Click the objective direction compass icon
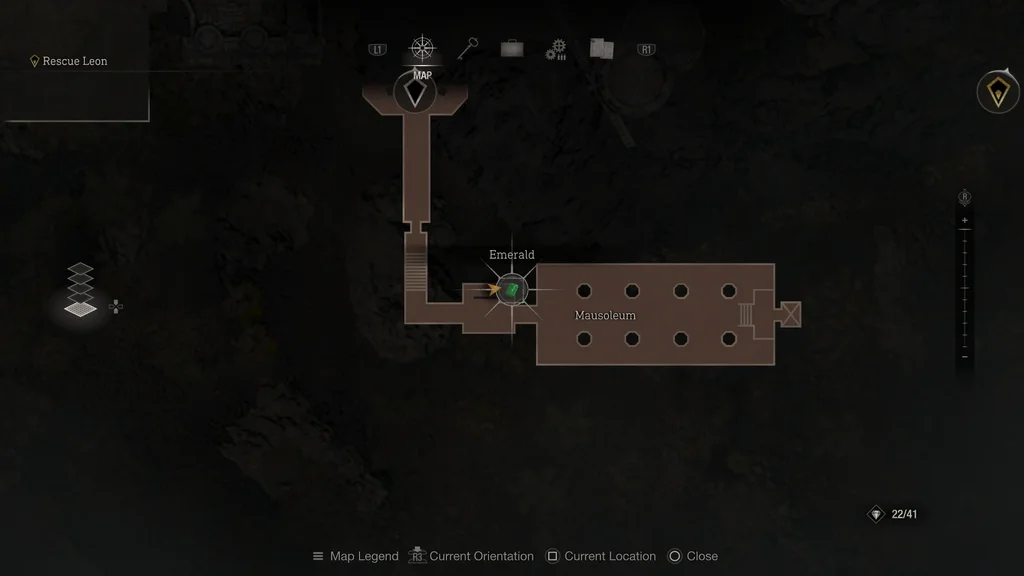Screen dimensions: 1024x576 997,93
